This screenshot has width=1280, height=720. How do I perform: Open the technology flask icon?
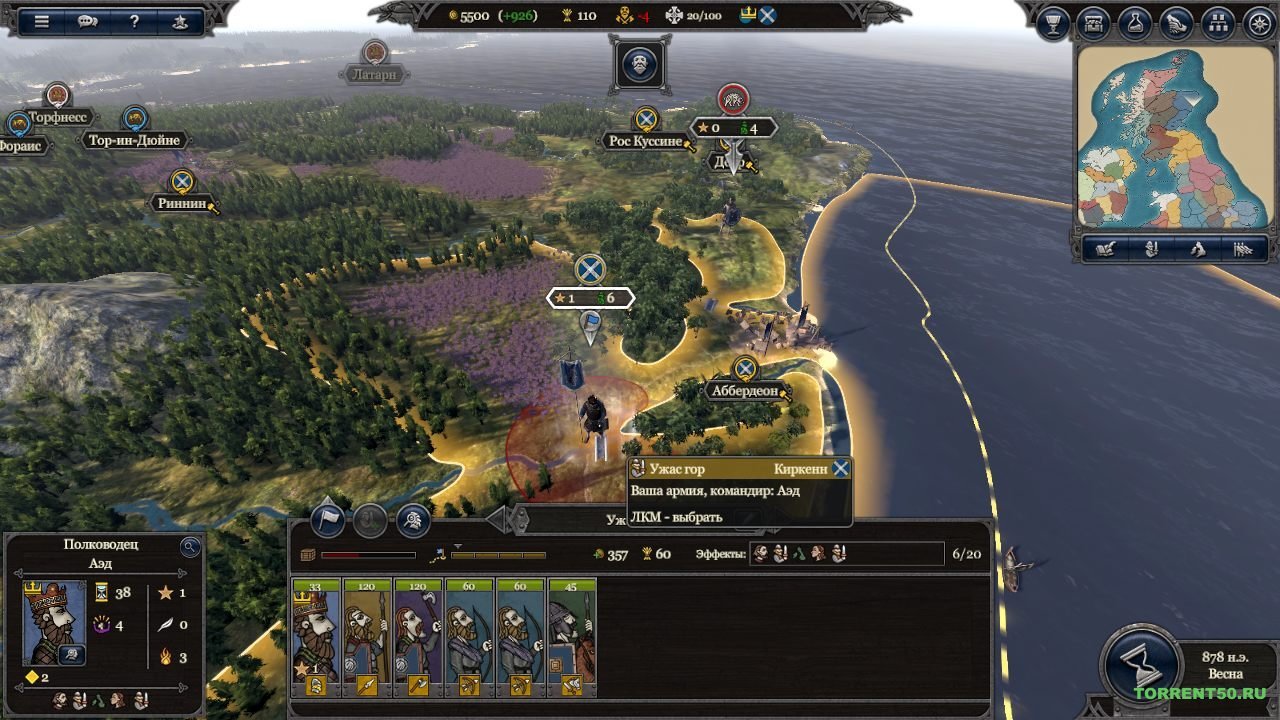pos(1133,22)
